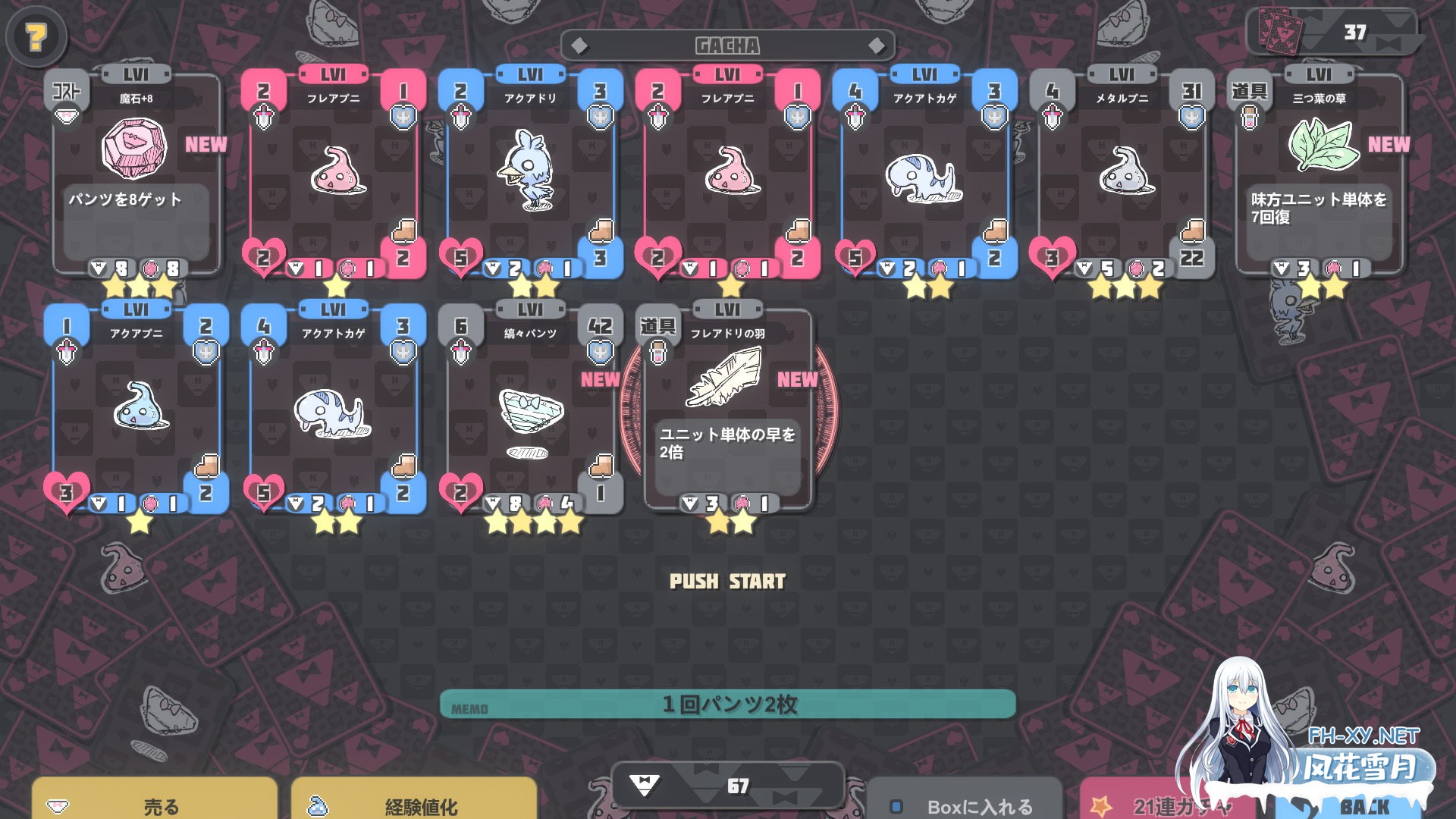Click the PUSH START text
This screenshot has height=819, width=1456.
727,582
